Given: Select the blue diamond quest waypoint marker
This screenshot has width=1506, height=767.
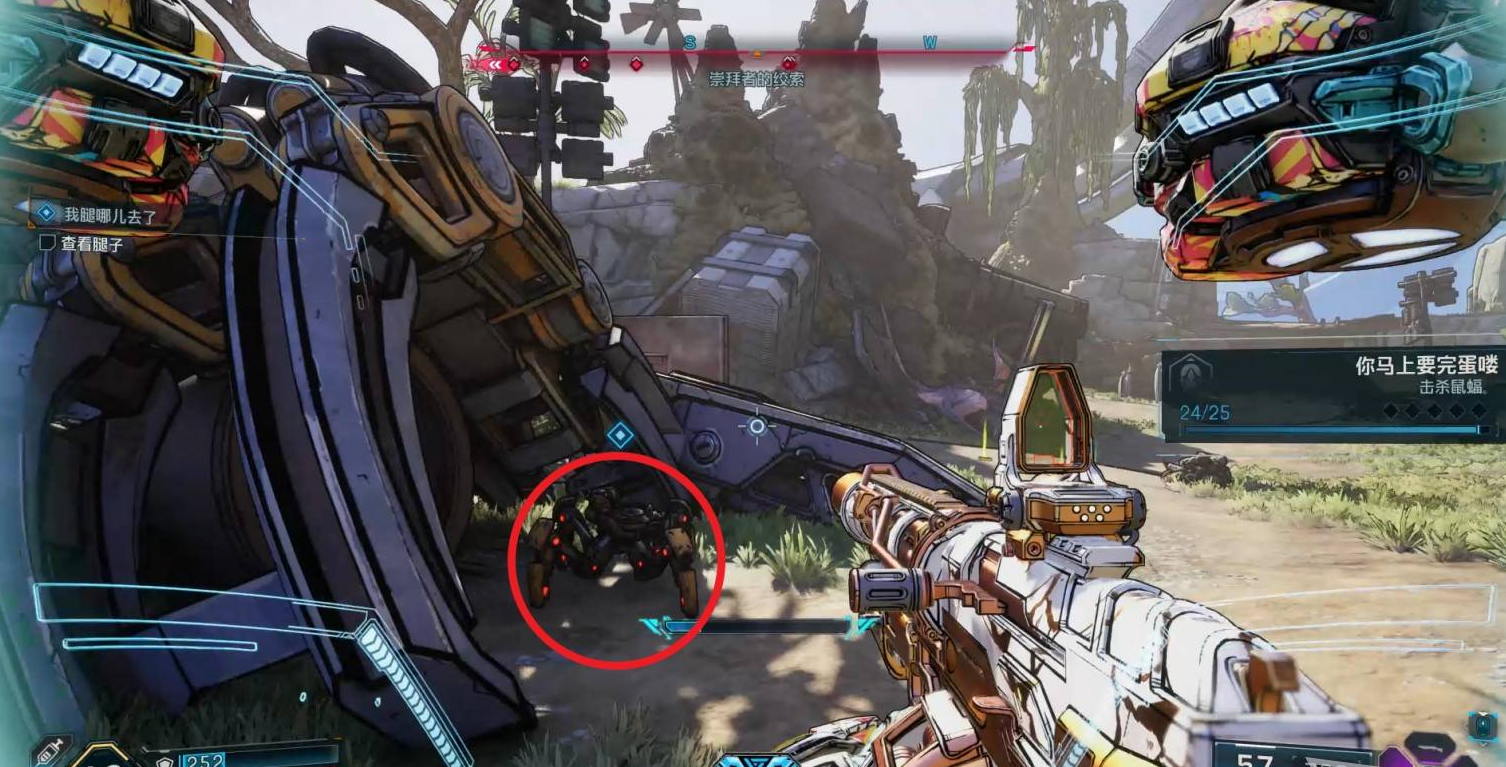Looking at the screenshot, I should [x=619, y=435].
